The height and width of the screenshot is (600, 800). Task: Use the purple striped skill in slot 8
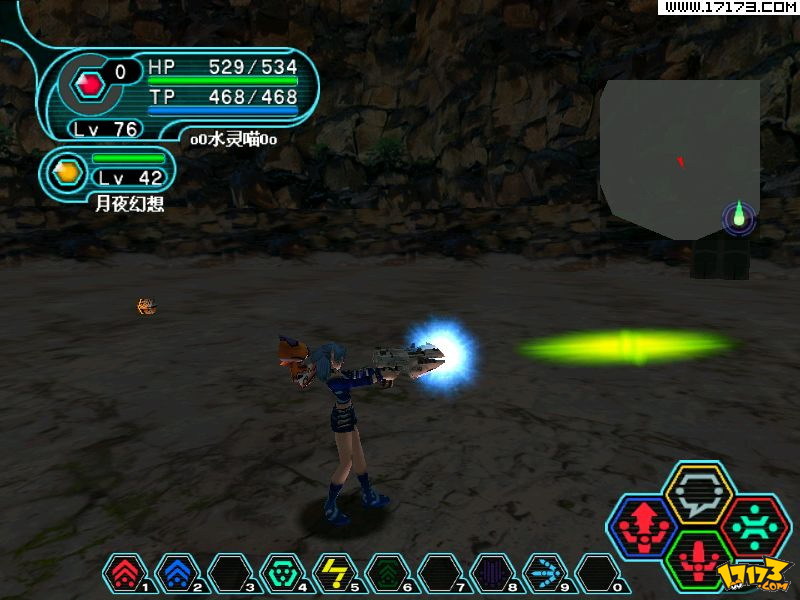(491, 574)
